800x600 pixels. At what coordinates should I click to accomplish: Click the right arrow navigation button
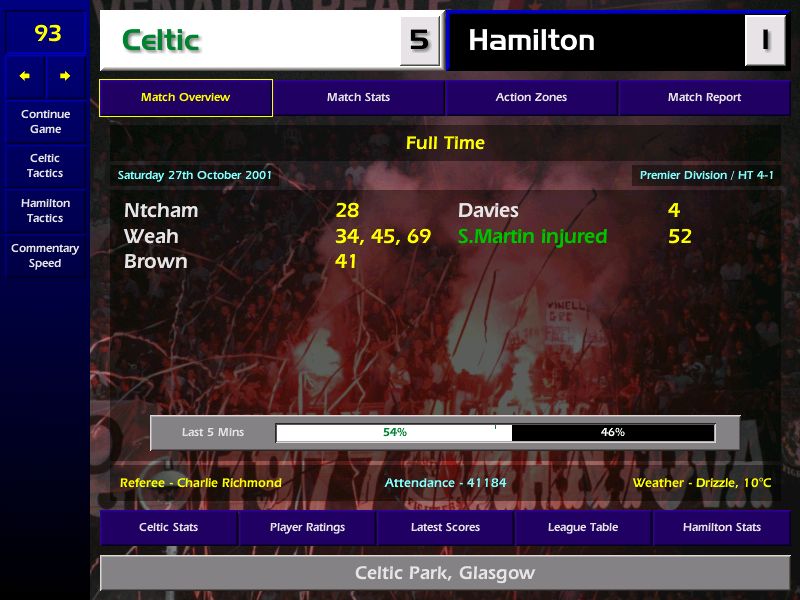[65, 76]
